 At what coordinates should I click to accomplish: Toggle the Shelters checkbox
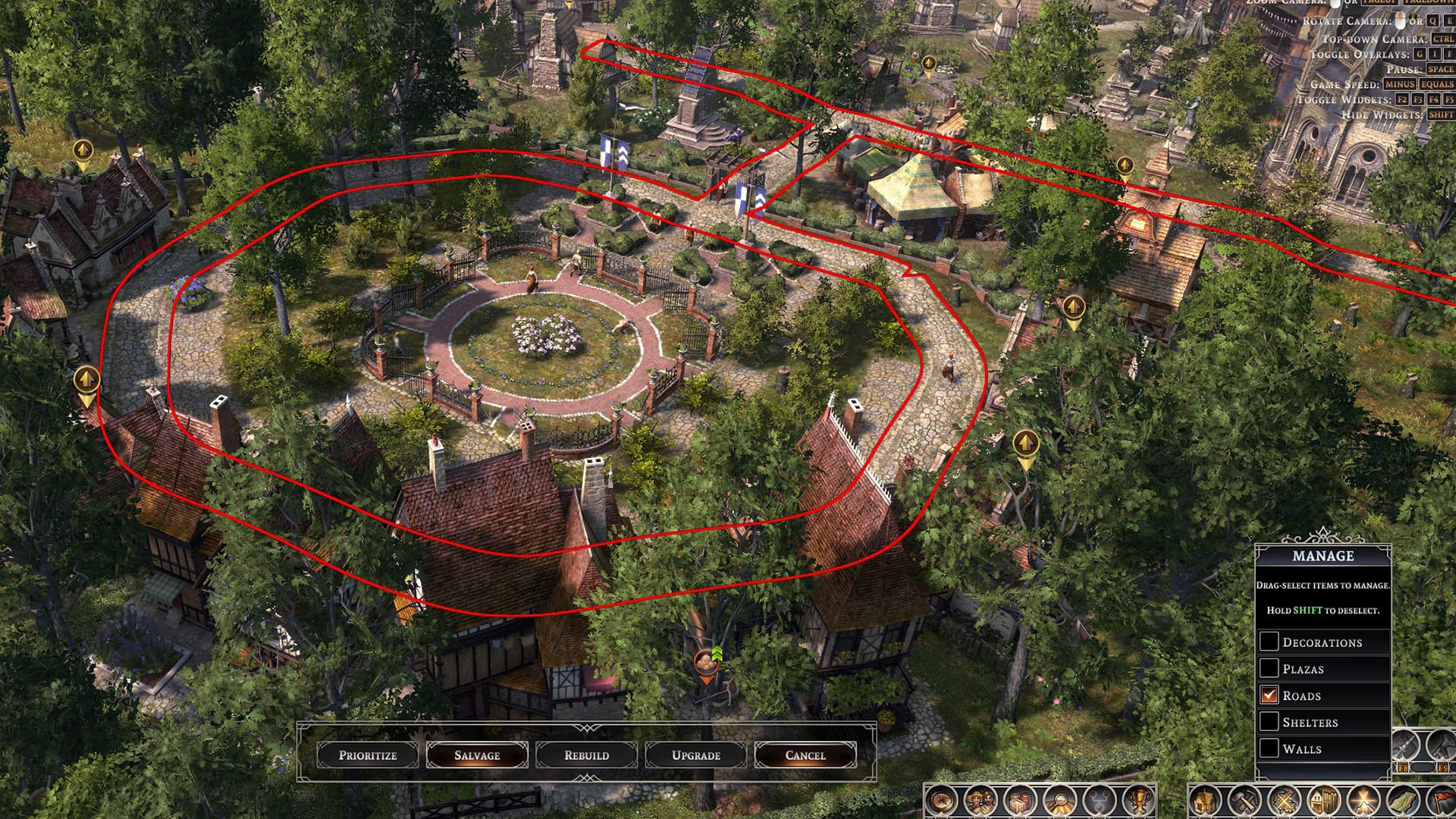(1269, 721)
